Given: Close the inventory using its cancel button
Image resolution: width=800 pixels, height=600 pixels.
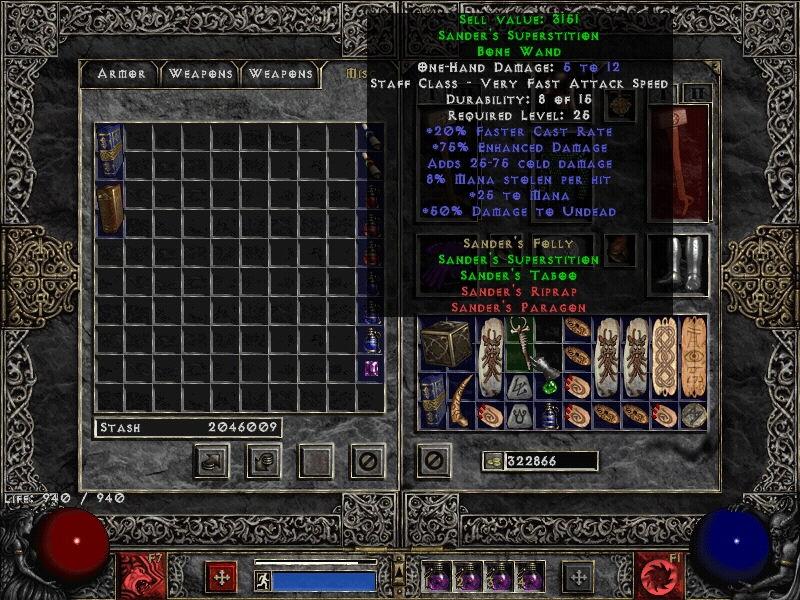Looking at the screenshot, I should pyautogui.click(x=433, y=461).
